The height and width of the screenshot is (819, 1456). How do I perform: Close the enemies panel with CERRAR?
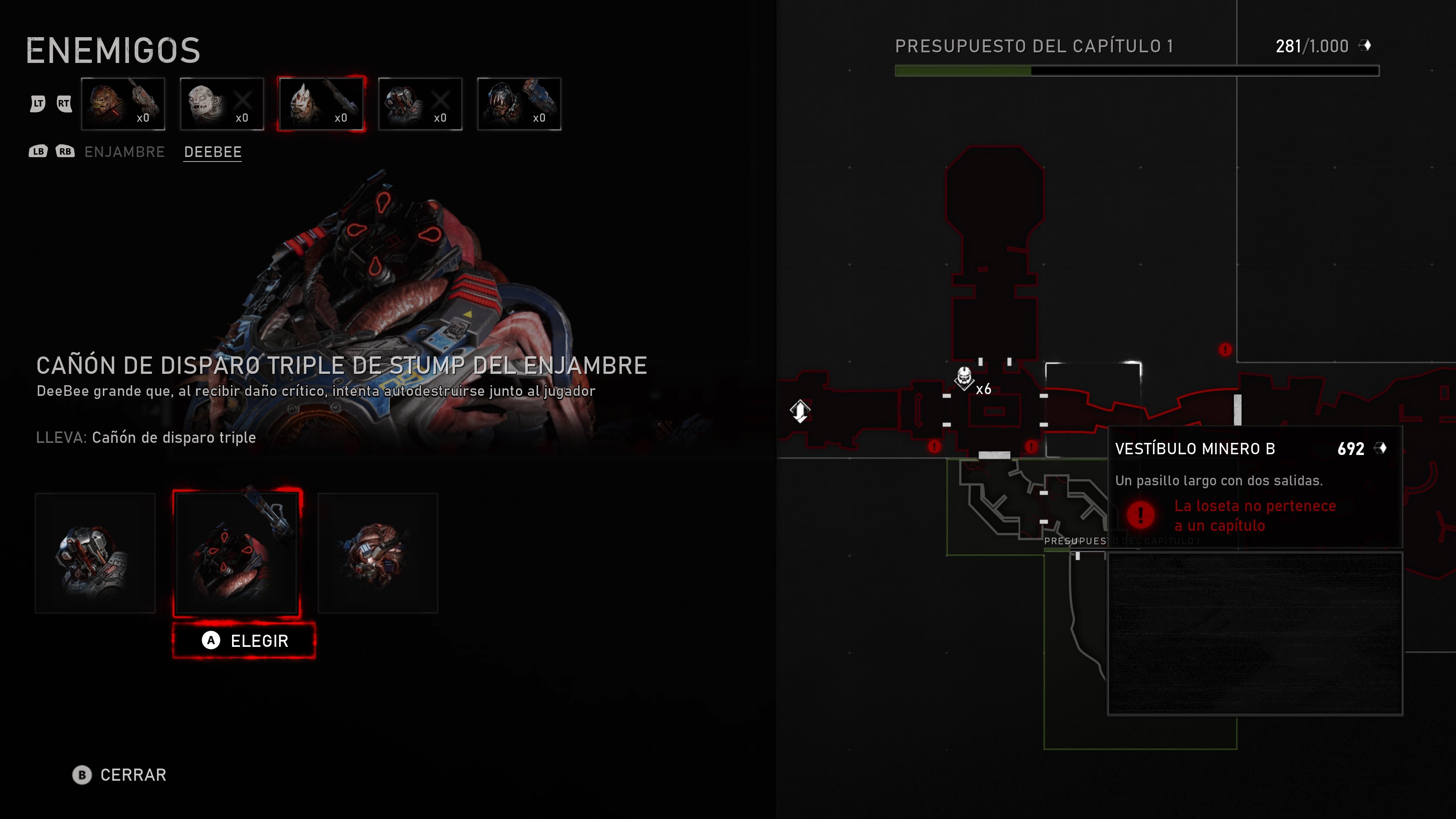120,775
